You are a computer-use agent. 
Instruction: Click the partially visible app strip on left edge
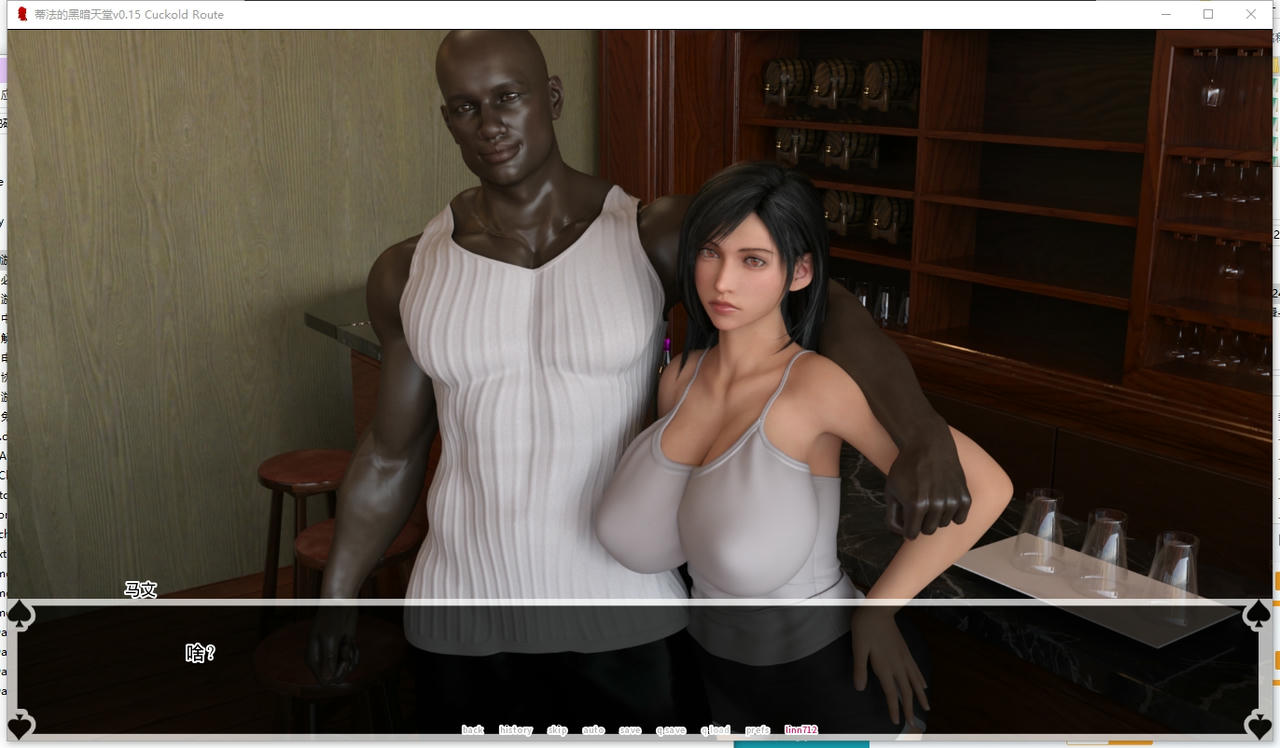[x=3, y=300]
